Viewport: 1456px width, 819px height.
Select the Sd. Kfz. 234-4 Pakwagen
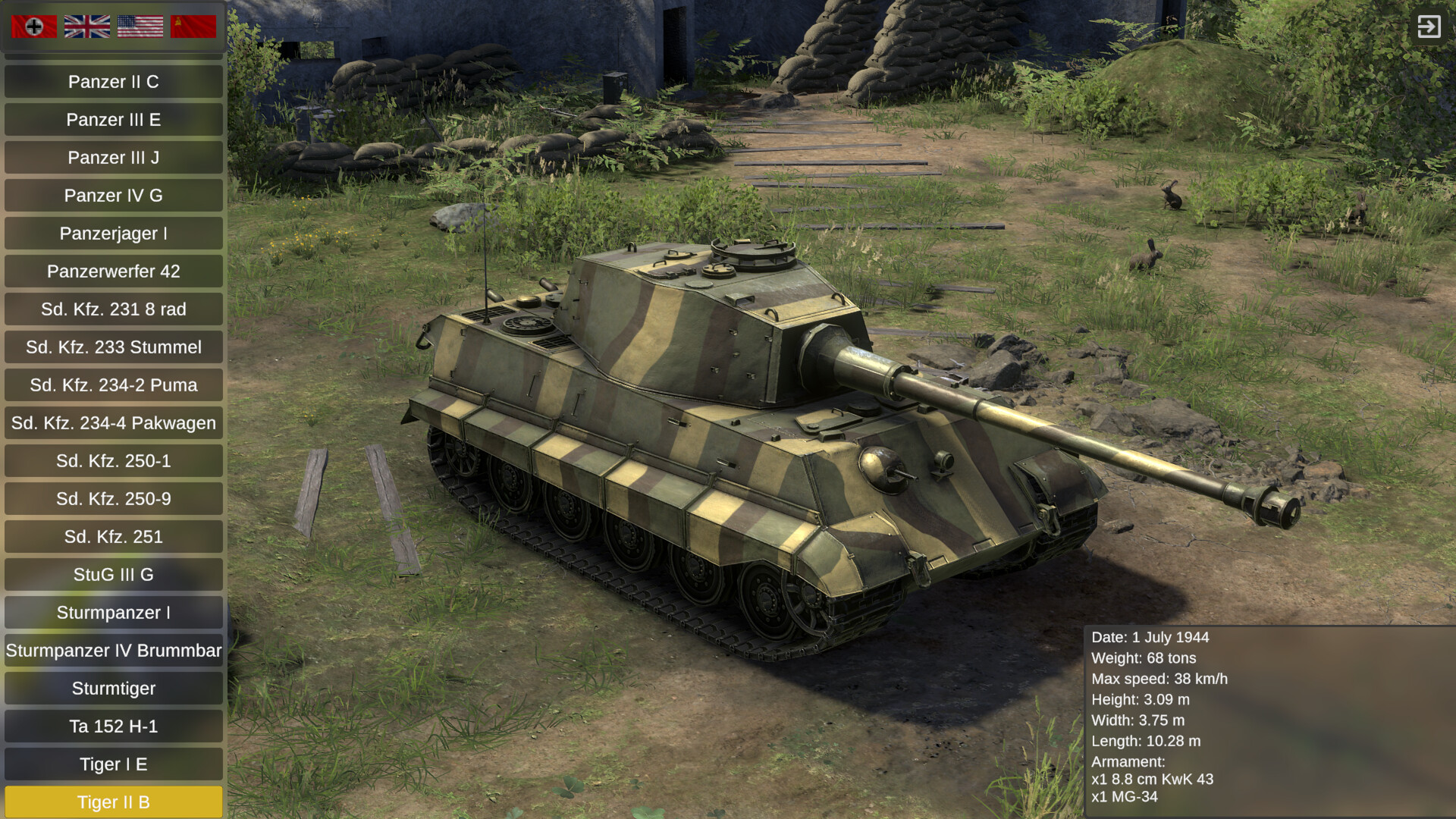click(x=113, y=422)
